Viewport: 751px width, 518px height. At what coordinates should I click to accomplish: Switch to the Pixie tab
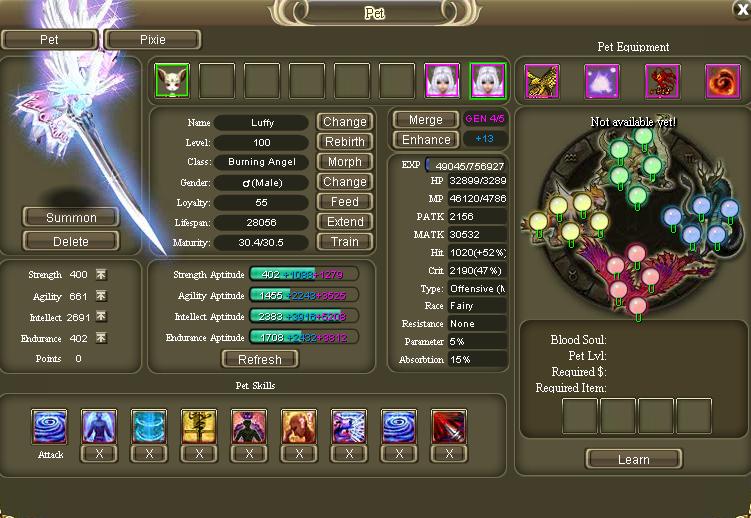152,40
